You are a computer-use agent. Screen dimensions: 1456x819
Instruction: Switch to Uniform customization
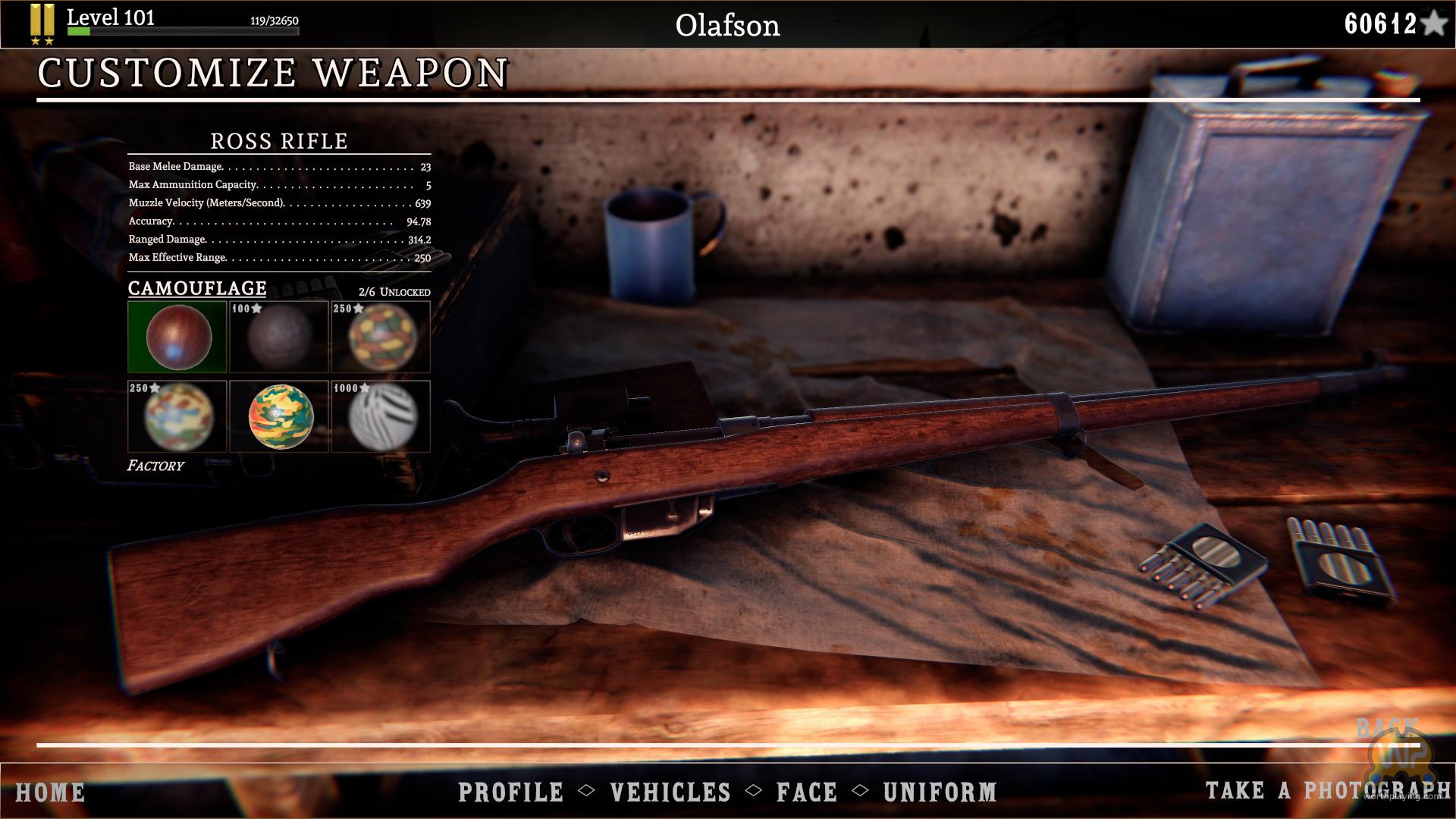tap(940, 792)
